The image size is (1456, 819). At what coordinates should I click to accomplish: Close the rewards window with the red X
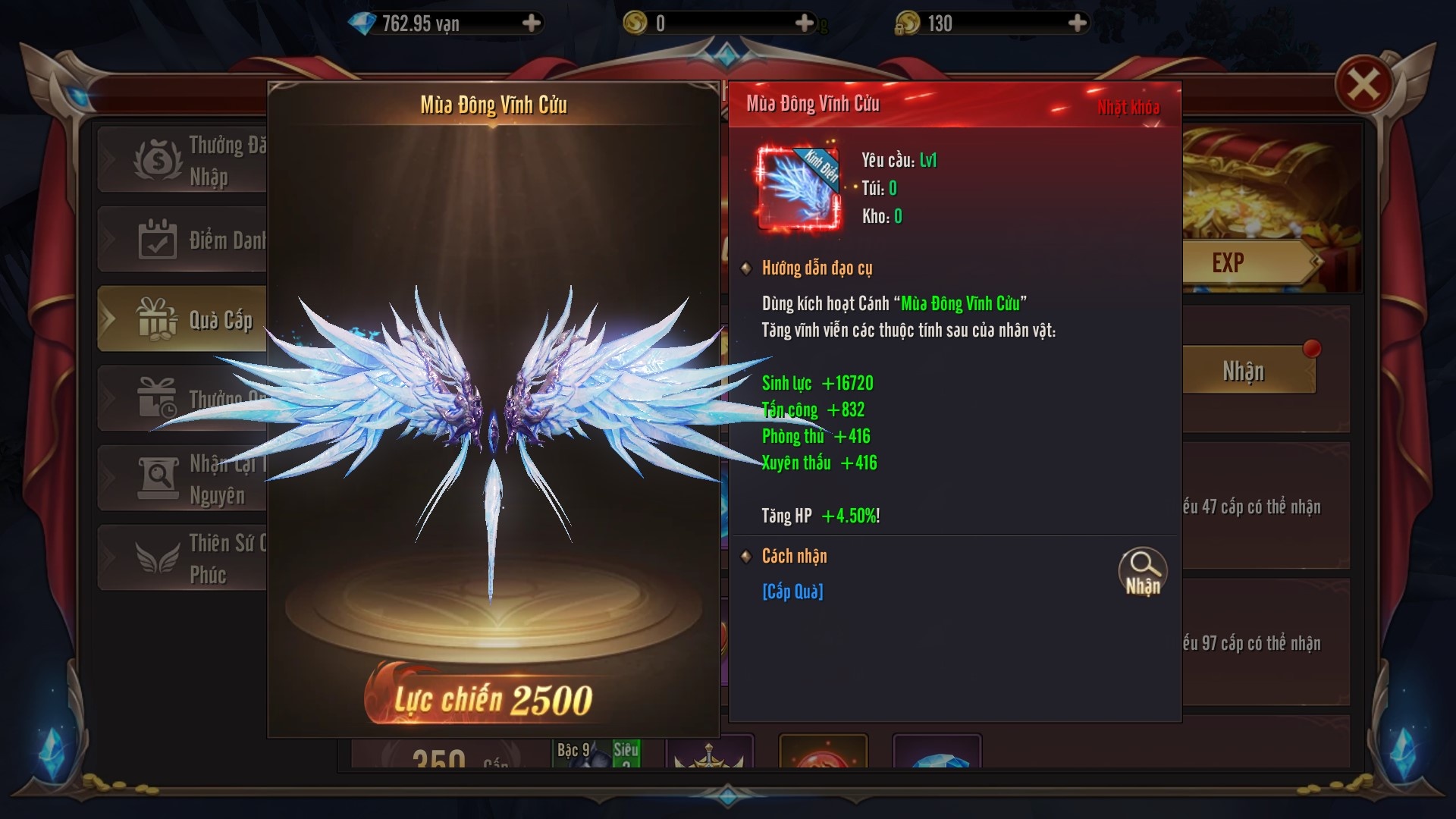pyautogui.click(x=1363, y=84)
